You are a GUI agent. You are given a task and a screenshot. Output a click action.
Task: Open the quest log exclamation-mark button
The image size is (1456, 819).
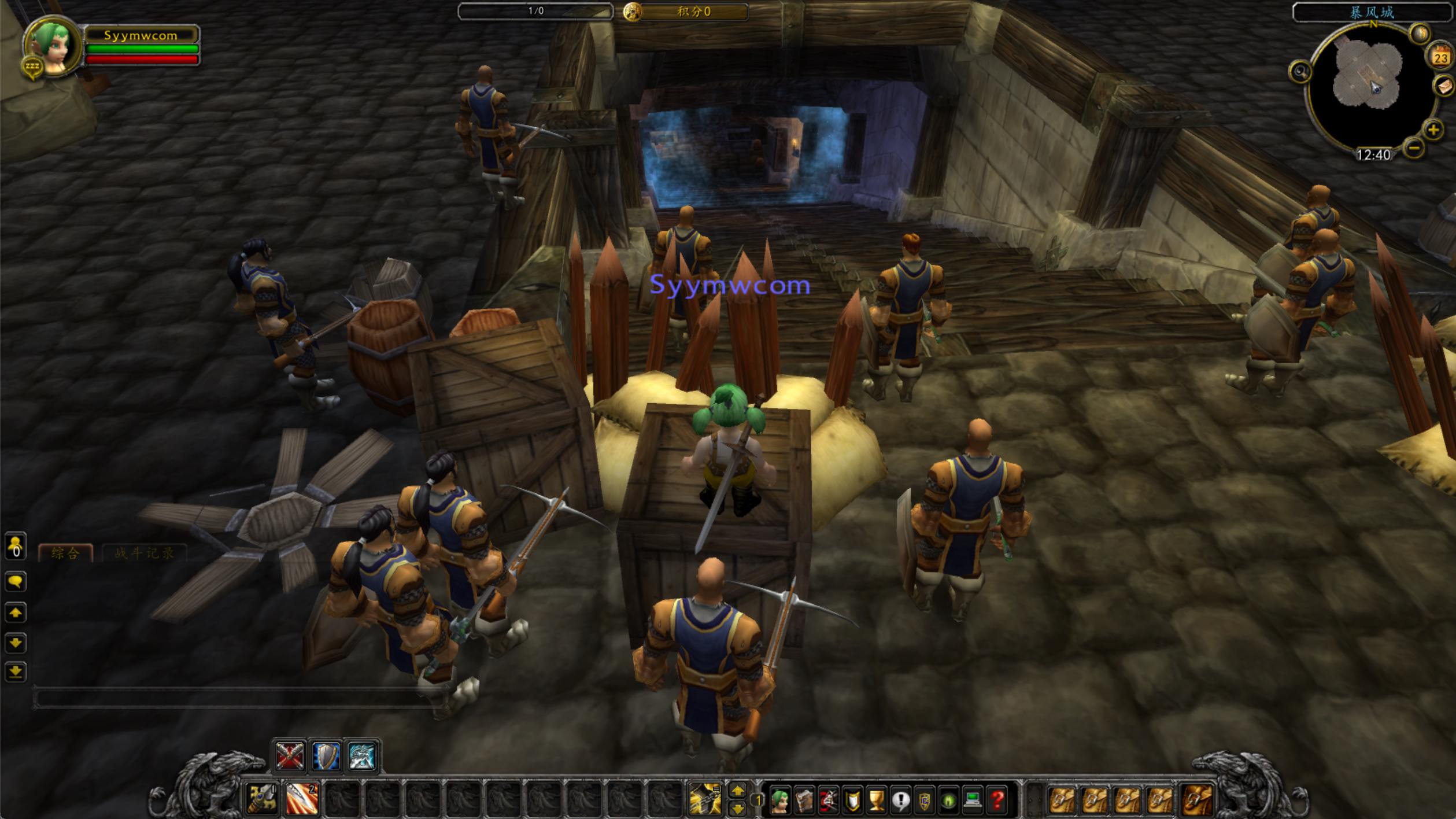[900, 800]
